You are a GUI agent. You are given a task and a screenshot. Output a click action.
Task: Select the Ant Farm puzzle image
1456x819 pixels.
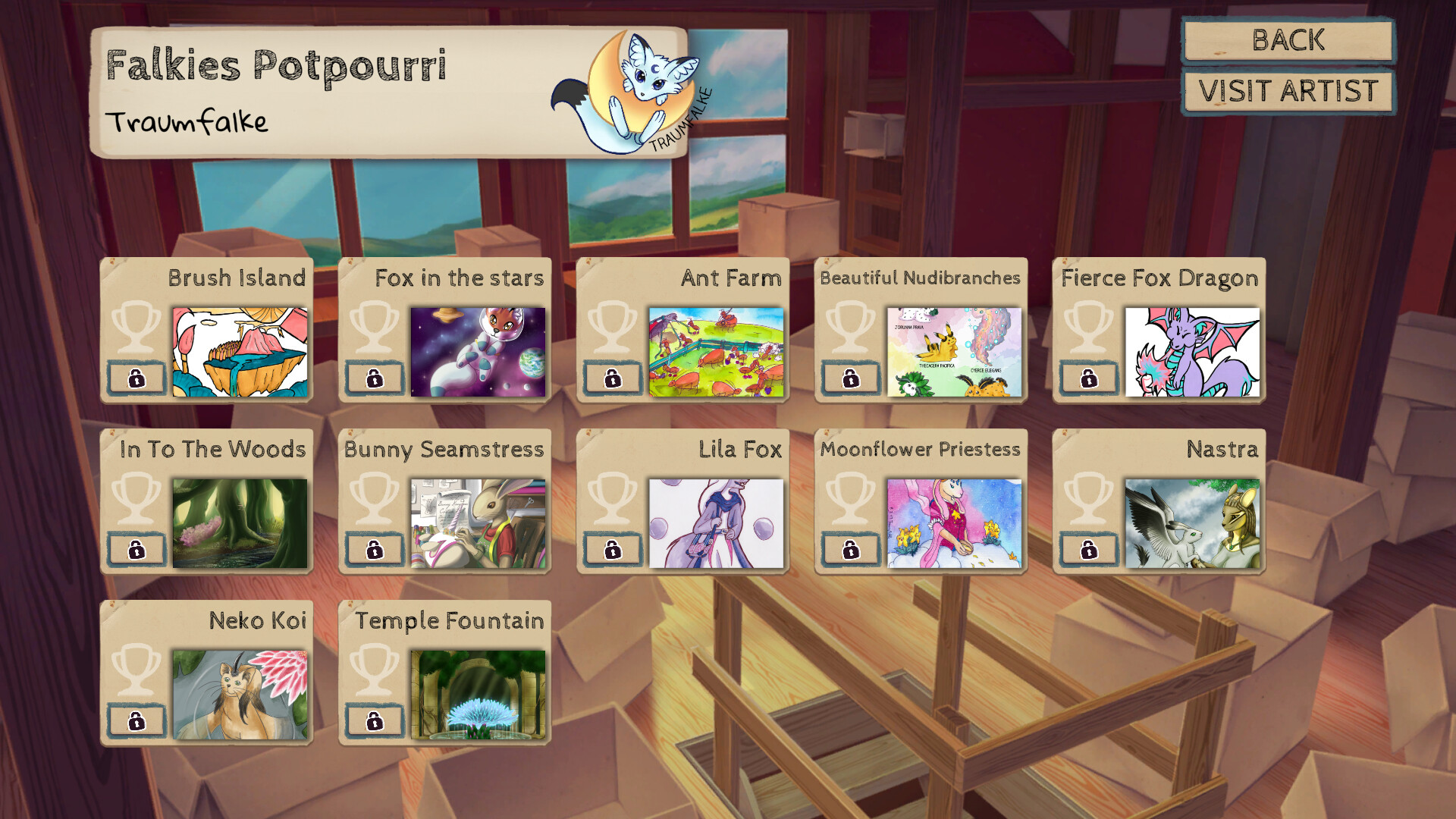point(718,350)
